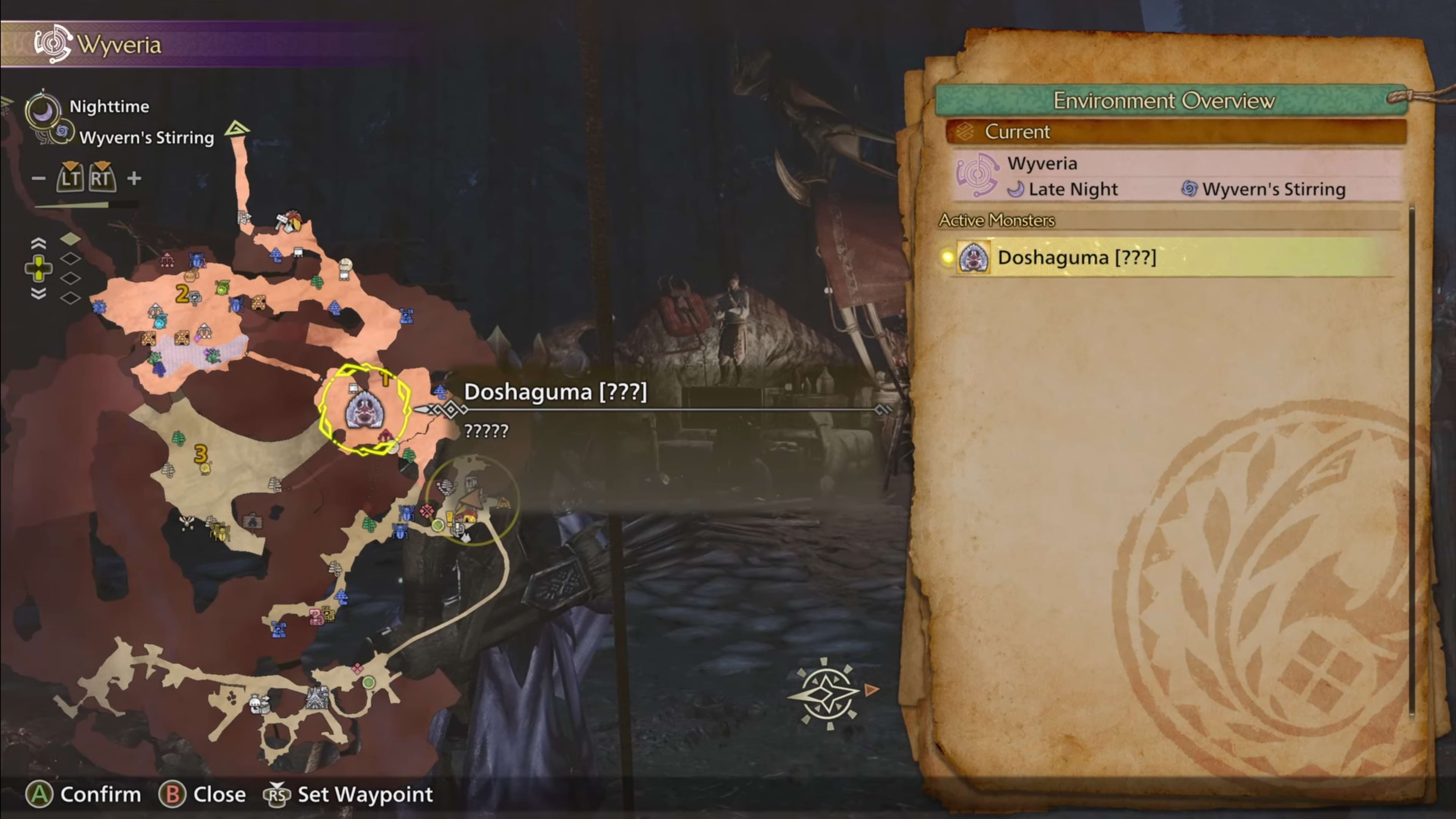Select the area 2 number marker
The width and height of the screenshot is (1456, 819).
click(182, 293)
